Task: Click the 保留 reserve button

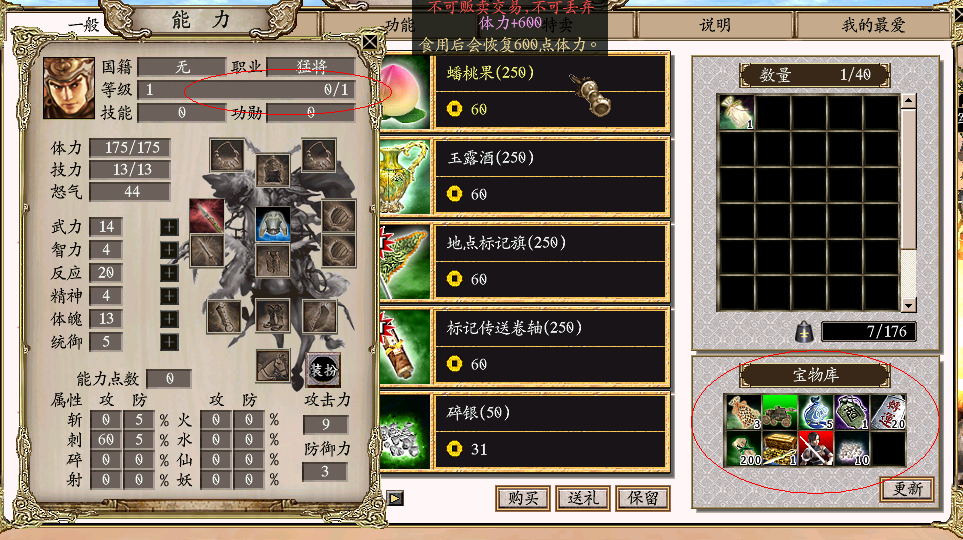Action: click(643, 498)
